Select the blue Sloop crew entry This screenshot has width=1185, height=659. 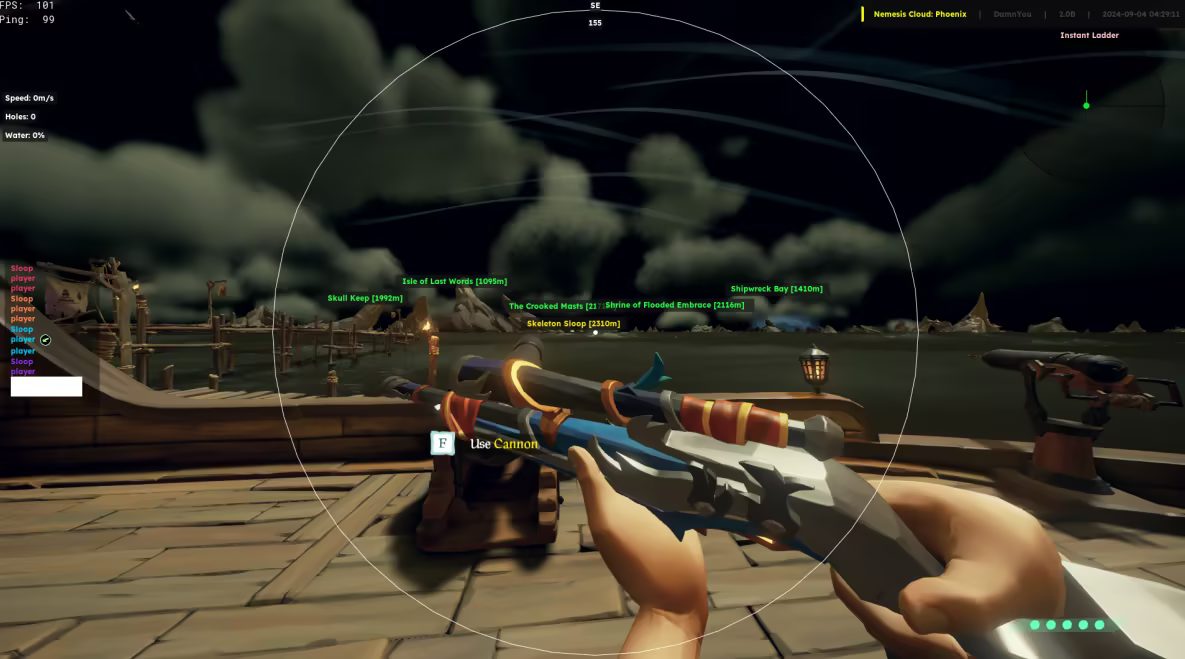(22, 330)
